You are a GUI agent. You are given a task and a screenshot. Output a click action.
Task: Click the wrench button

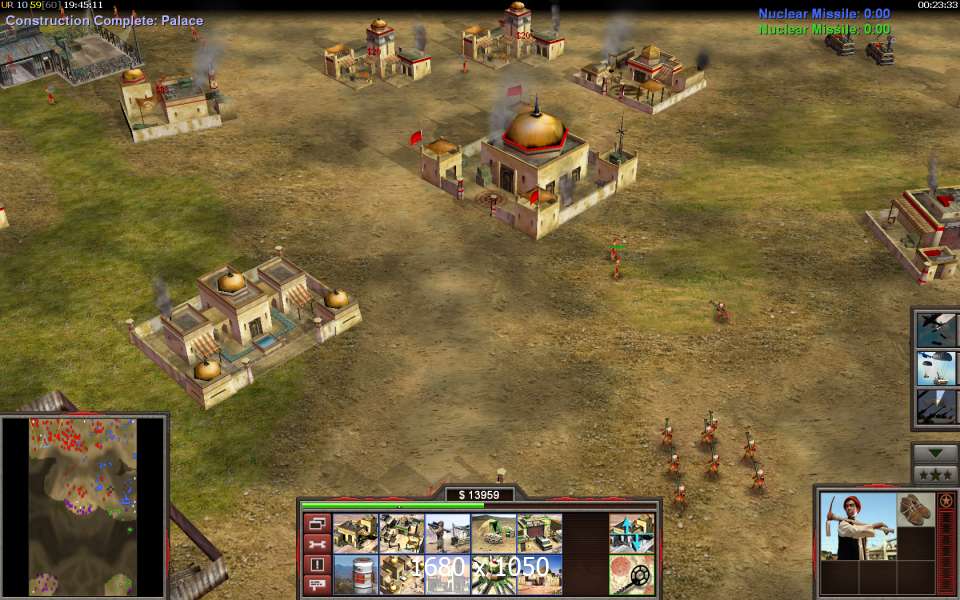(x=317, y=544)
